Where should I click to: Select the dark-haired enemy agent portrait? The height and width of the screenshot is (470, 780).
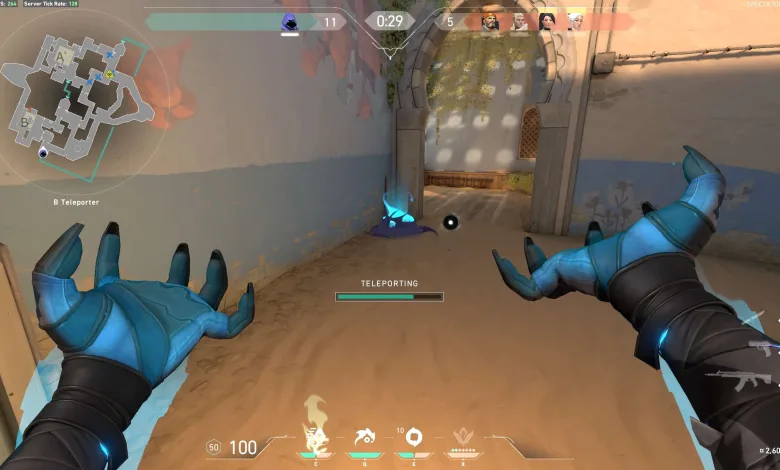pyautogui.click(x=547, y=21)
